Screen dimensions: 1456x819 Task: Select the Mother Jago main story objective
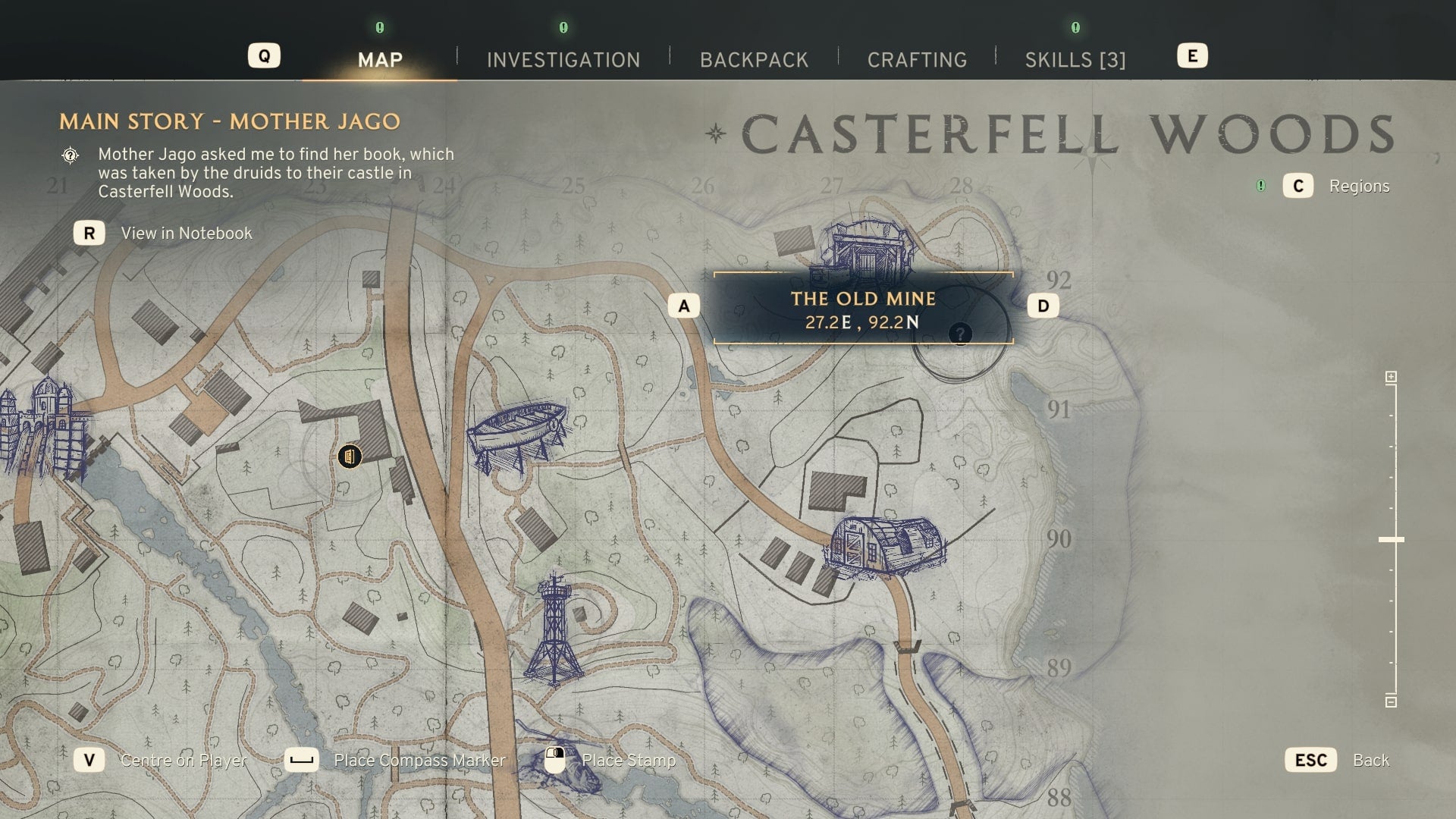(229, 122)
